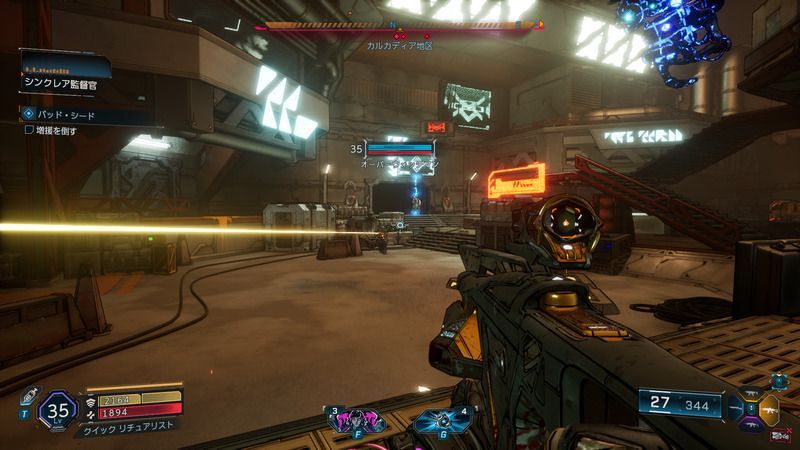
Task: Open the level 35 character badge
Action: [58, 409]
